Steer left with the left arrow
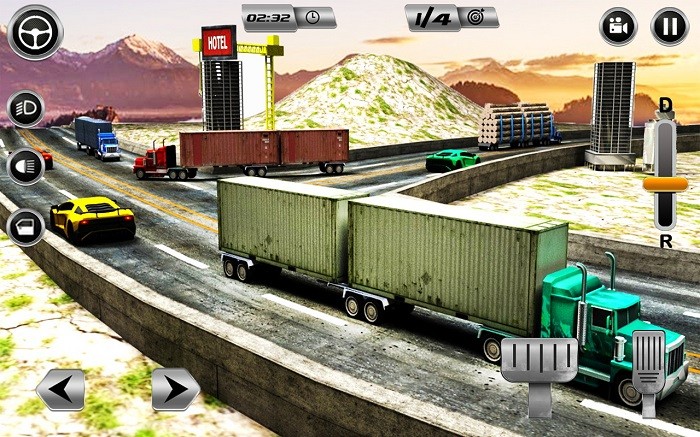This screenshot has width=700, height=437. point(59,389)
